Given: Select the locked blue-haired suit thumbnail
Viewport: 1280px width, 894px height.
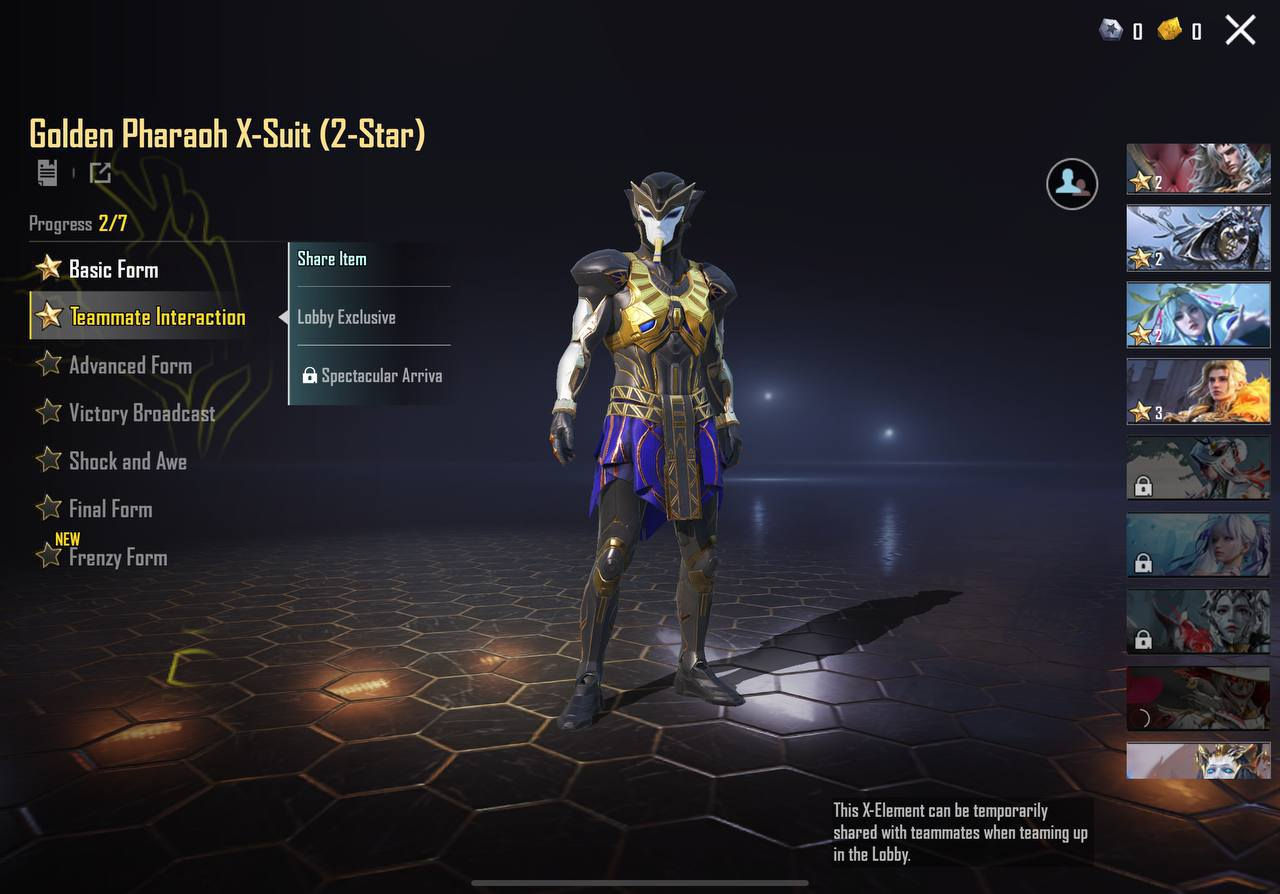Looking at the screenshot, I should pyautogui.click(x=1198, y=544).
